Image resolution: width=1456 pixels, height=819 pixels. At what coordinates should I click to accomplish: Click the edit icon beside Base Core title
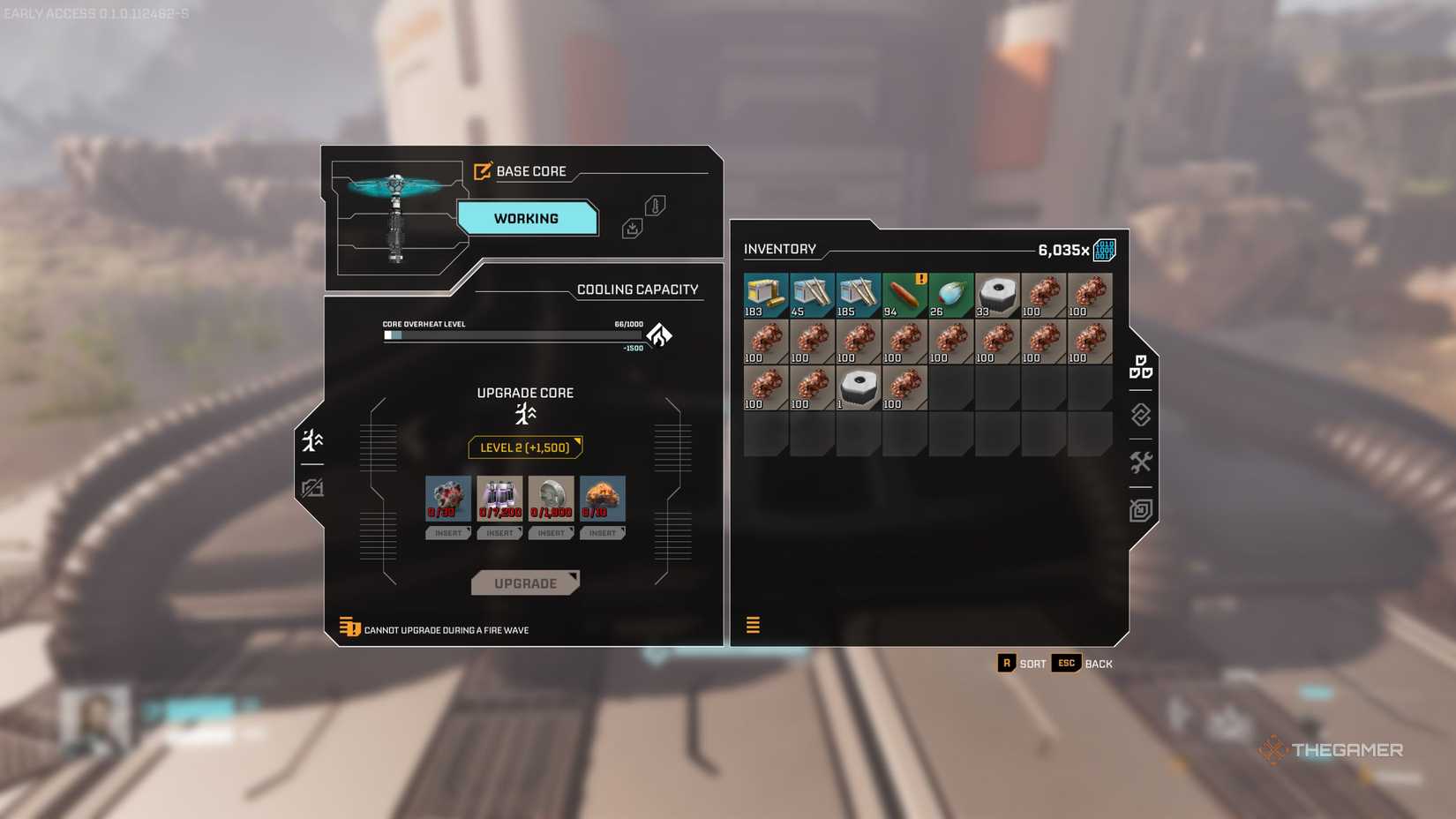[482, 171]
